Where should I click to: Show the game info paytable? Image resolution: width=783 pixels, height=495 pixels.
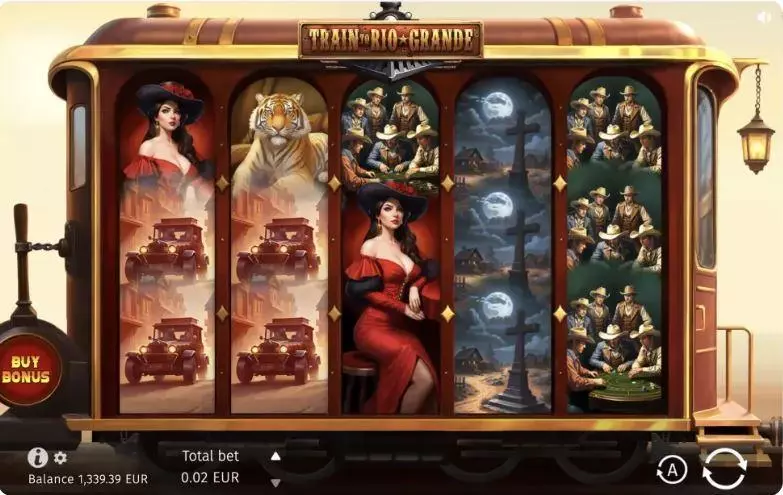(x=37, y=457)
